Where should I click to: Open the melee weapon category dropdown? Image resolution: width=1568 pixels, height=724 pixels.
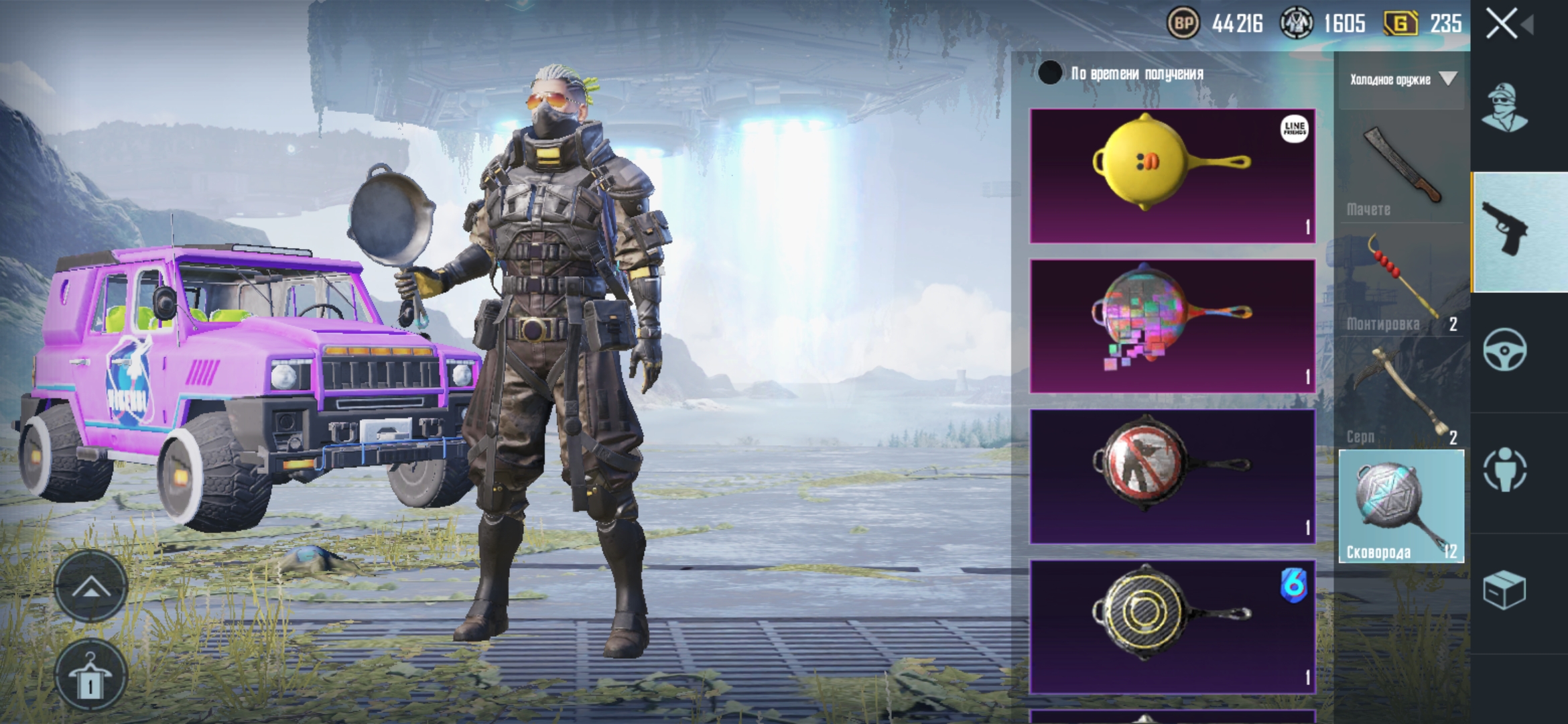pyautogui.click(x=1402, y=80)
